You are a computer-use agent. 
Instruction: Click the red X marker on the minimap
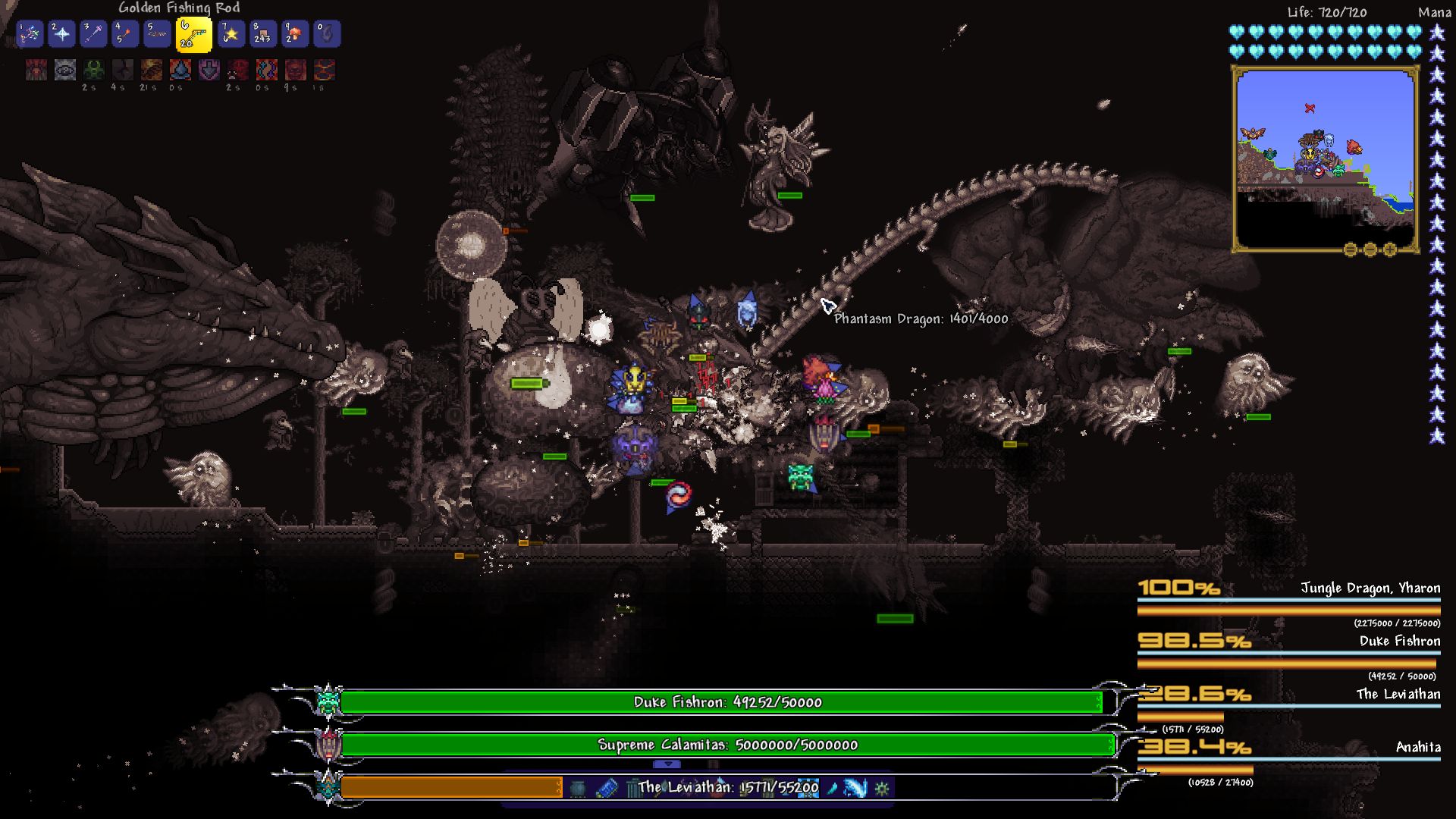(1310, 108)
